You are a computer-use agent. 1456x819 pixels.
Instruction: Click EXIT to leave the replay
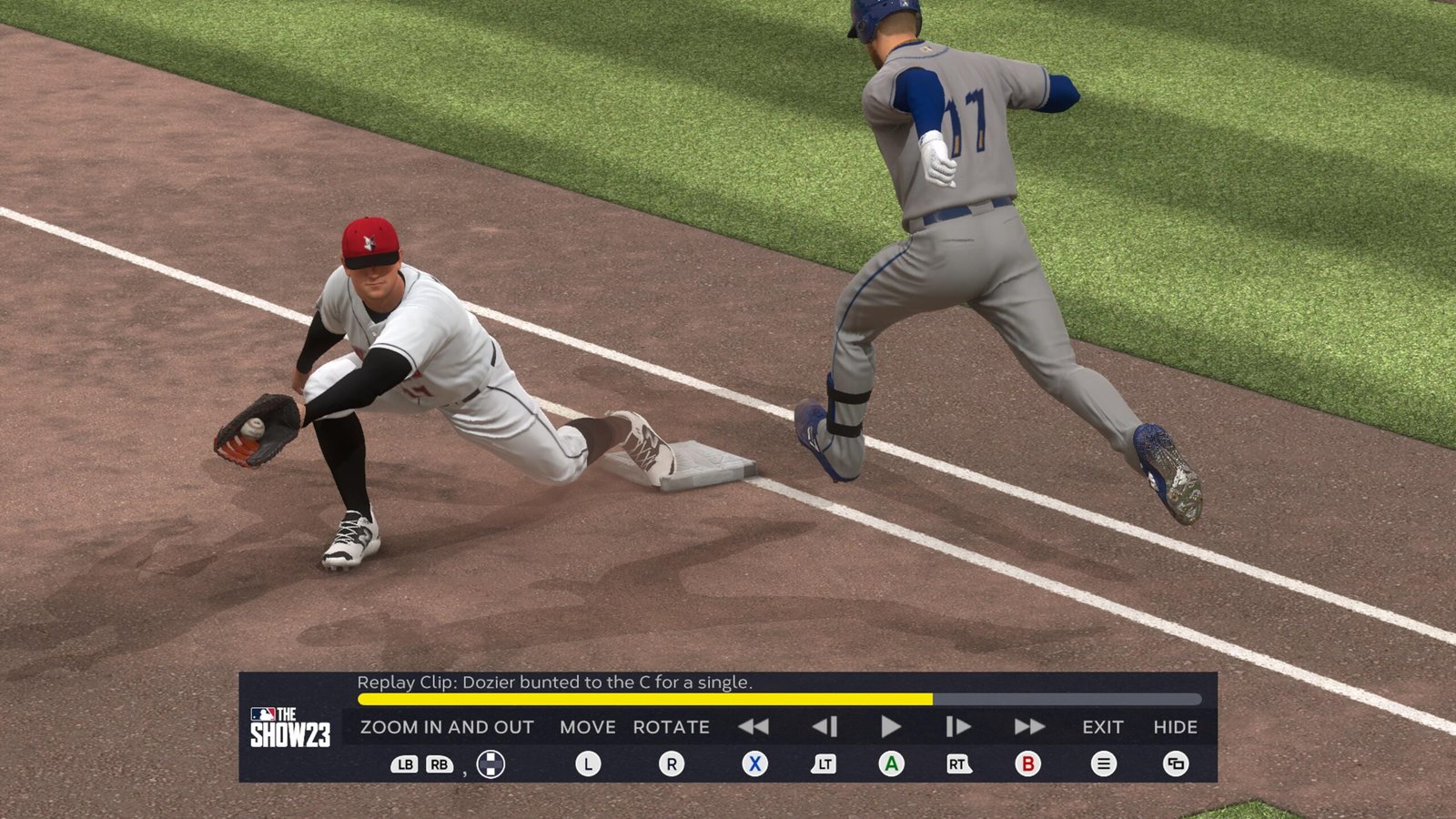click(1103, 727)
